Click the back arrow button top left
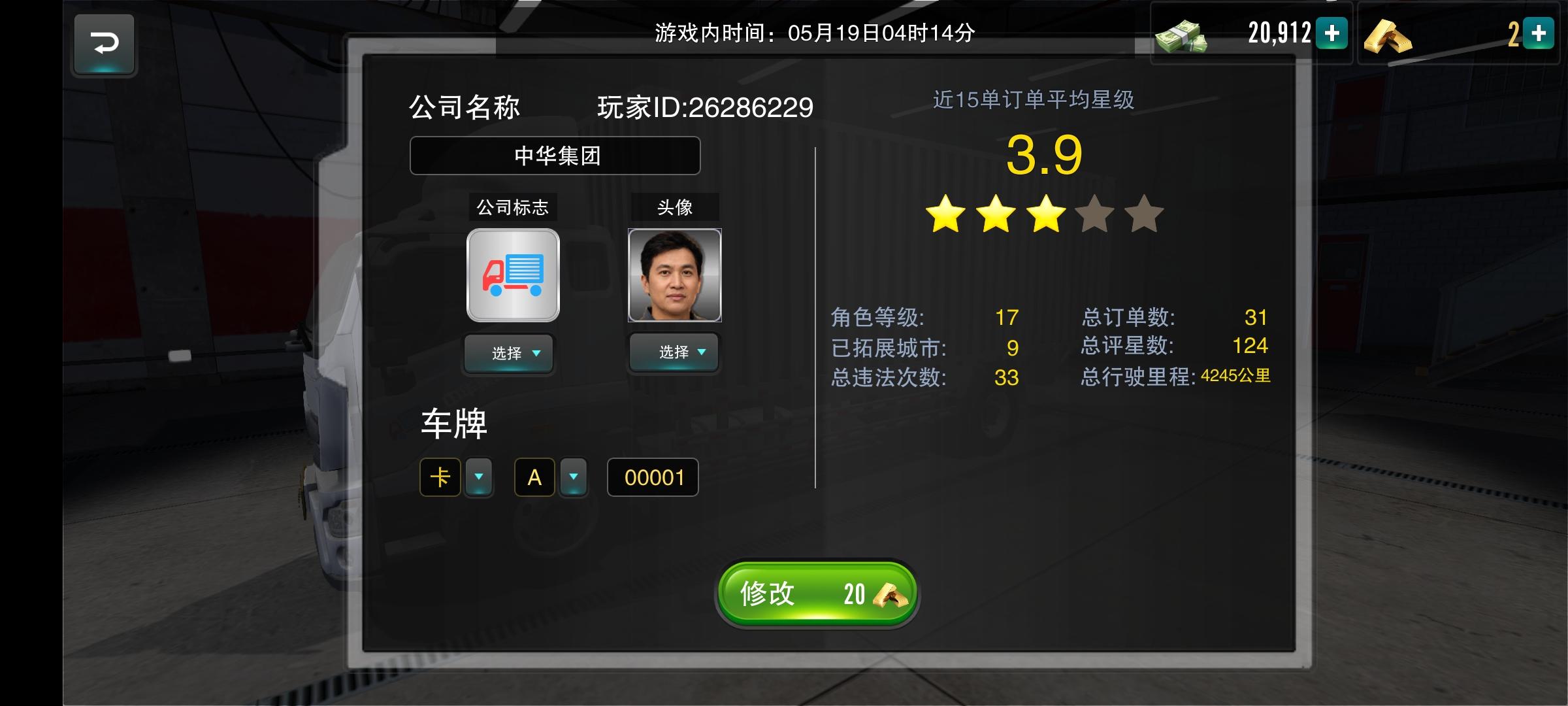This screenshot has width=1568, height=706. click(105, 44)
